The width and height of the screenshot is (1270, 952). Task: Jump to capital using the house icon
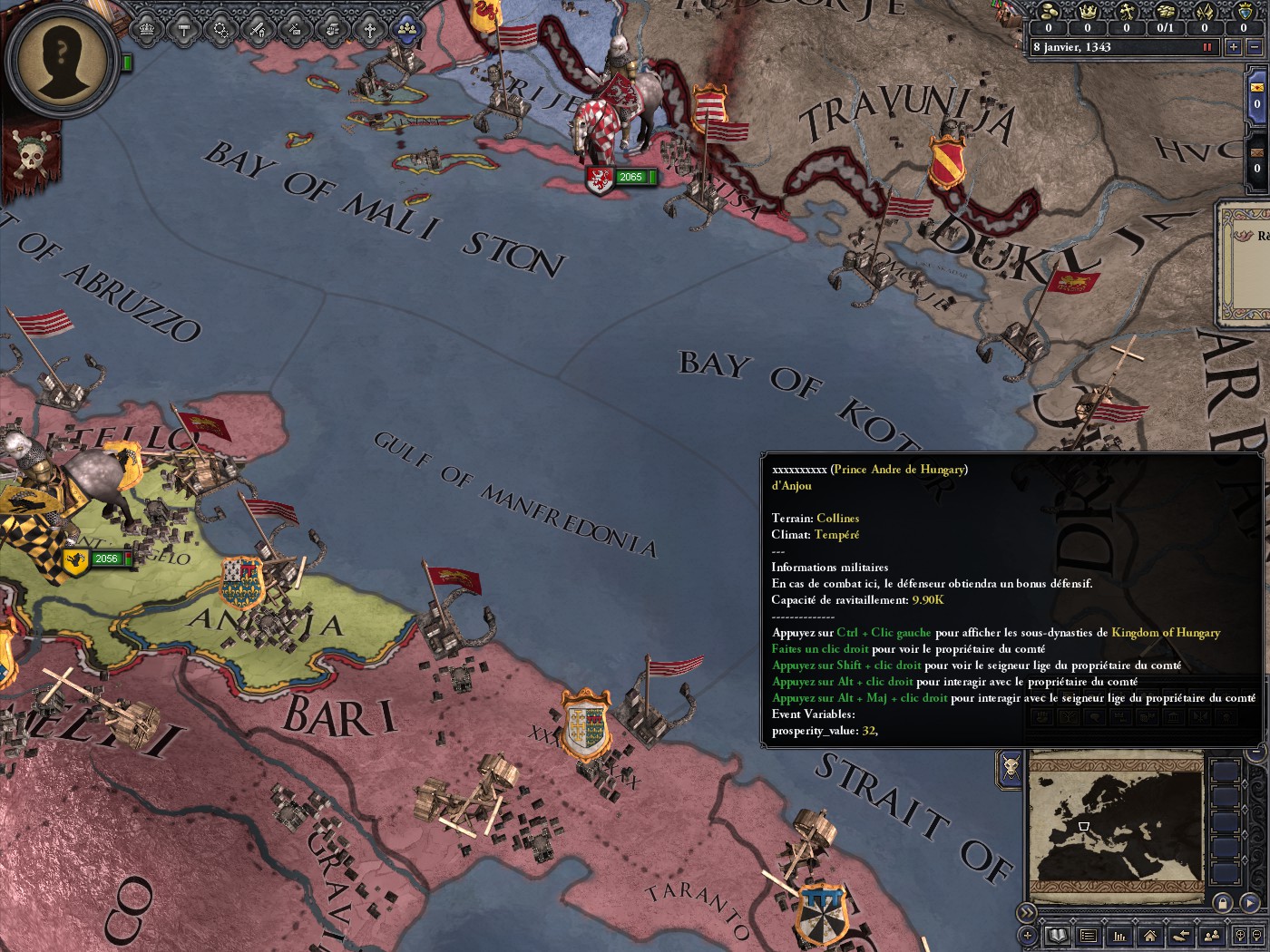point(1149,937)
